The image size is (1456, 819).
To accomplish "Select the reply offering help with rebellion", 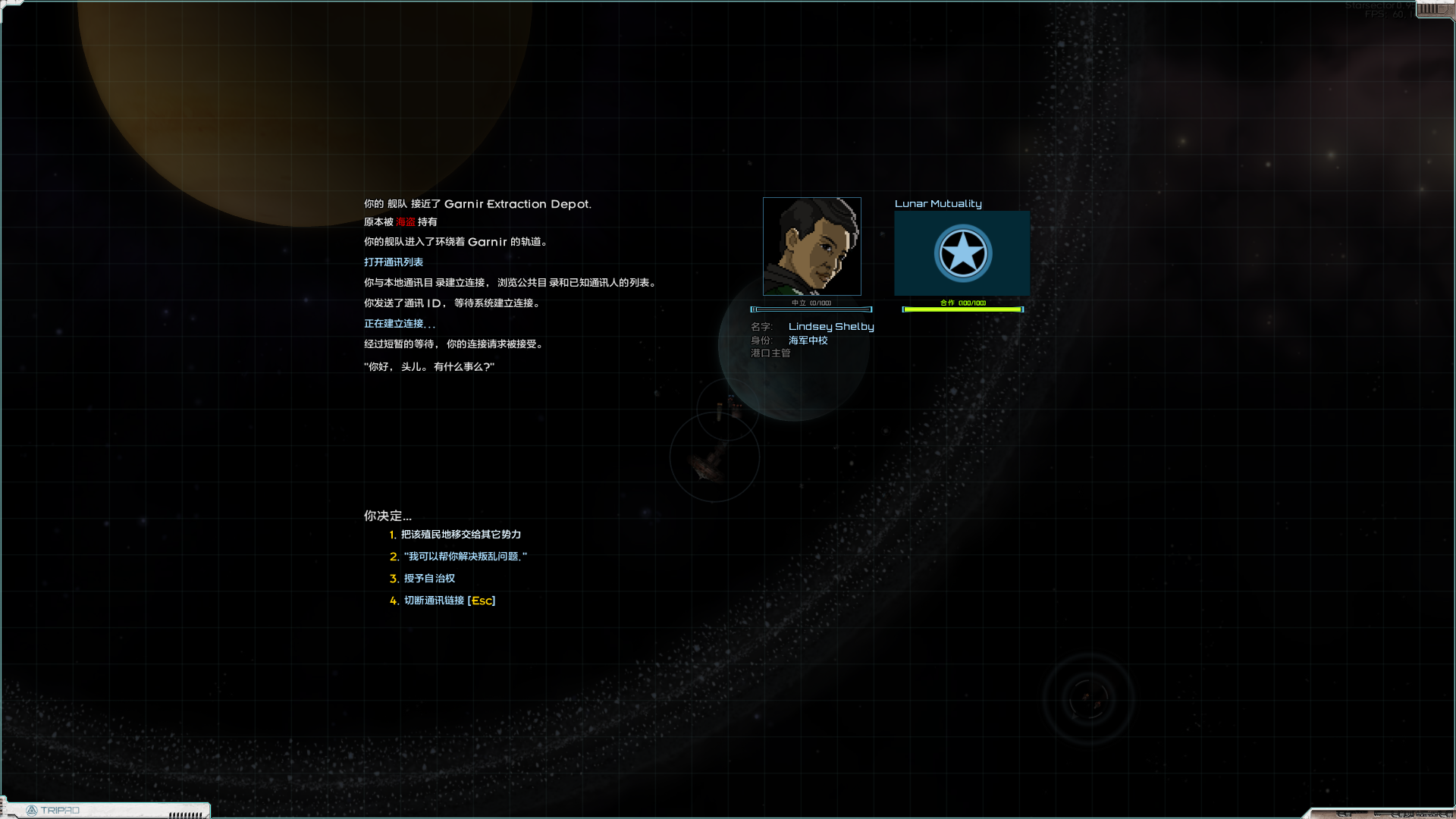I will point(465,557).
